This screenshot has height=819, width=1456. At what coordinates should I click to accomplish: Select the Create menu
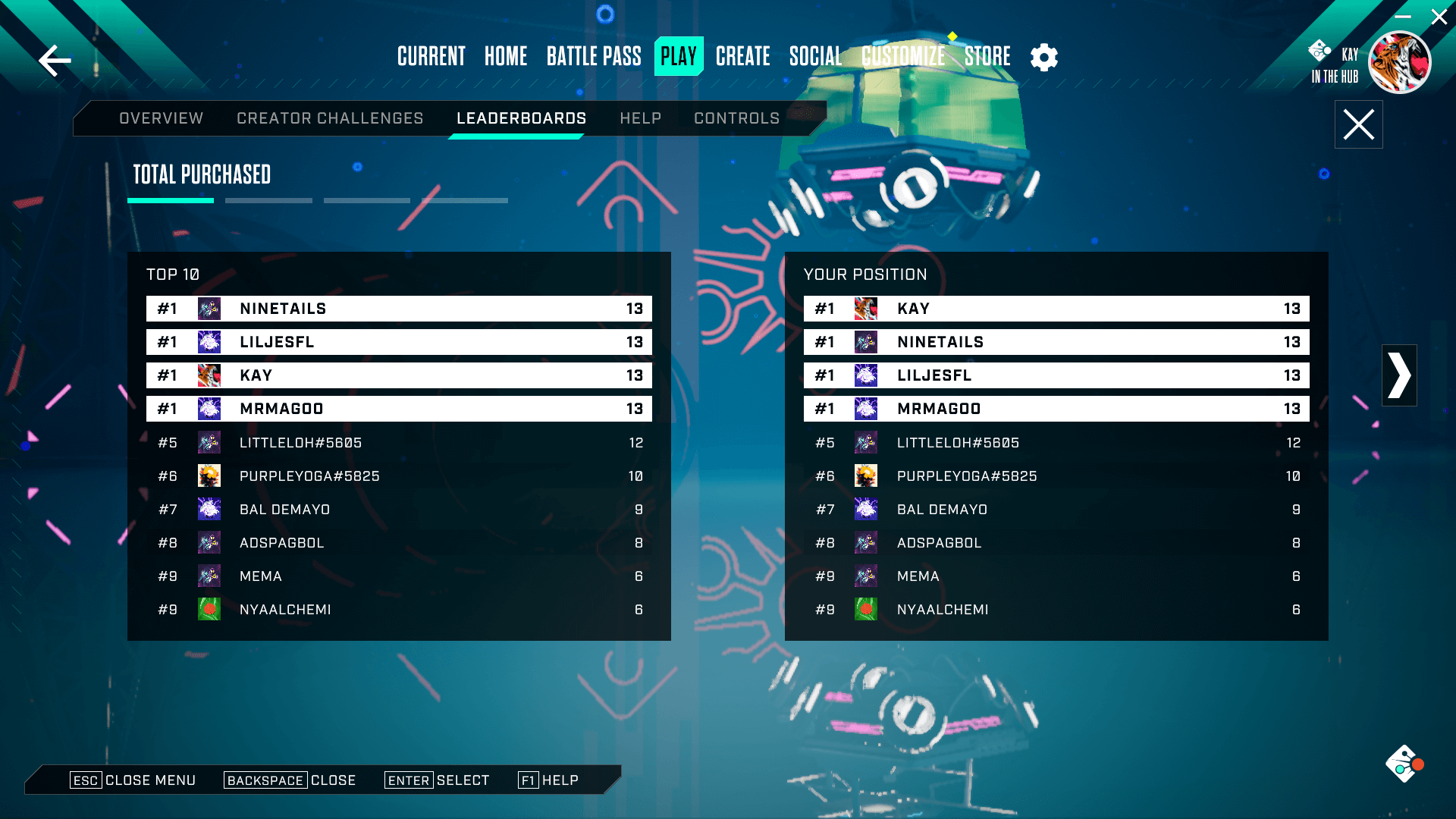tap(742, 56)
